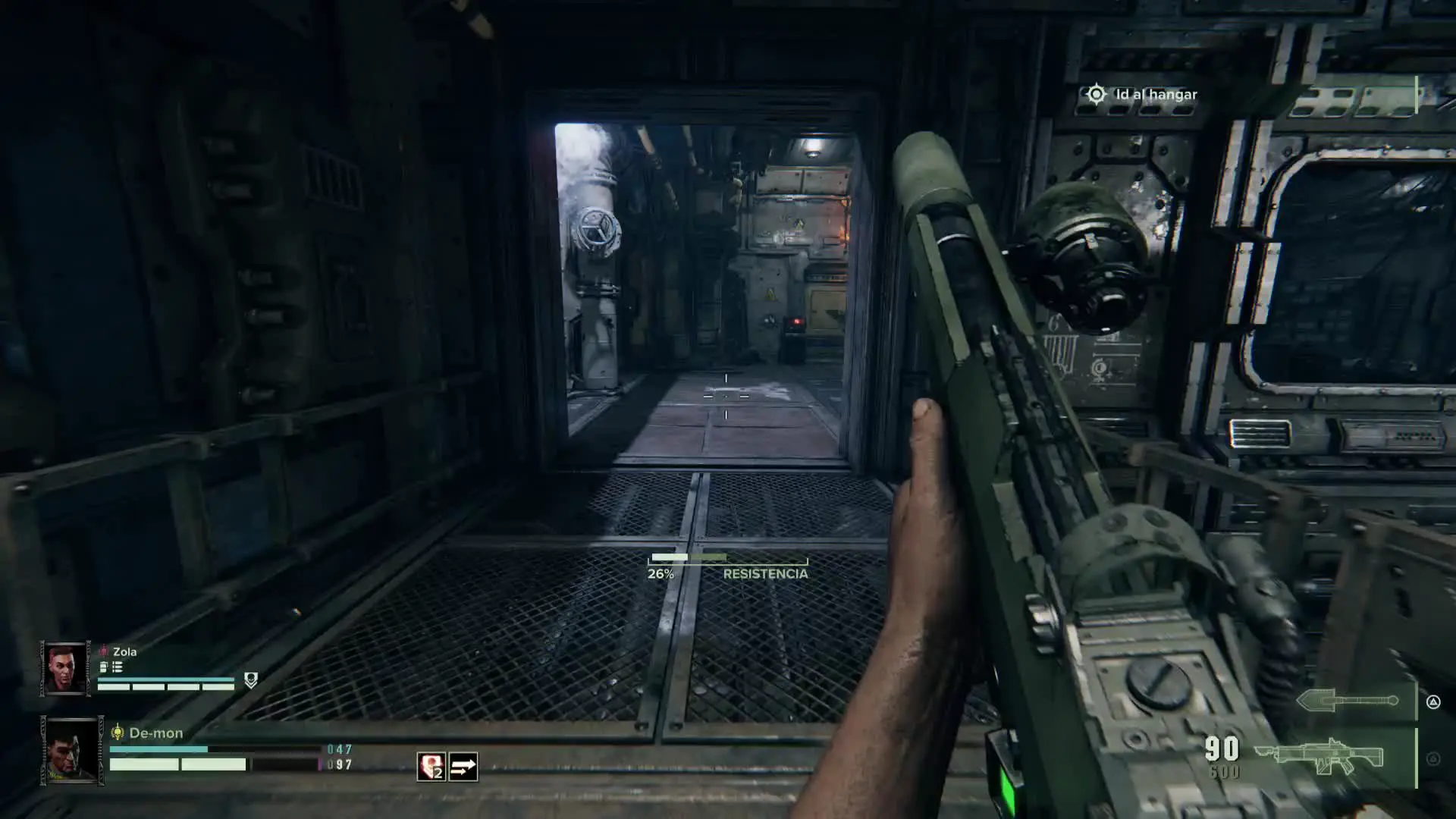Click Zola's teammate portrait
The image size is (1456, 819).
click(65, 669)
